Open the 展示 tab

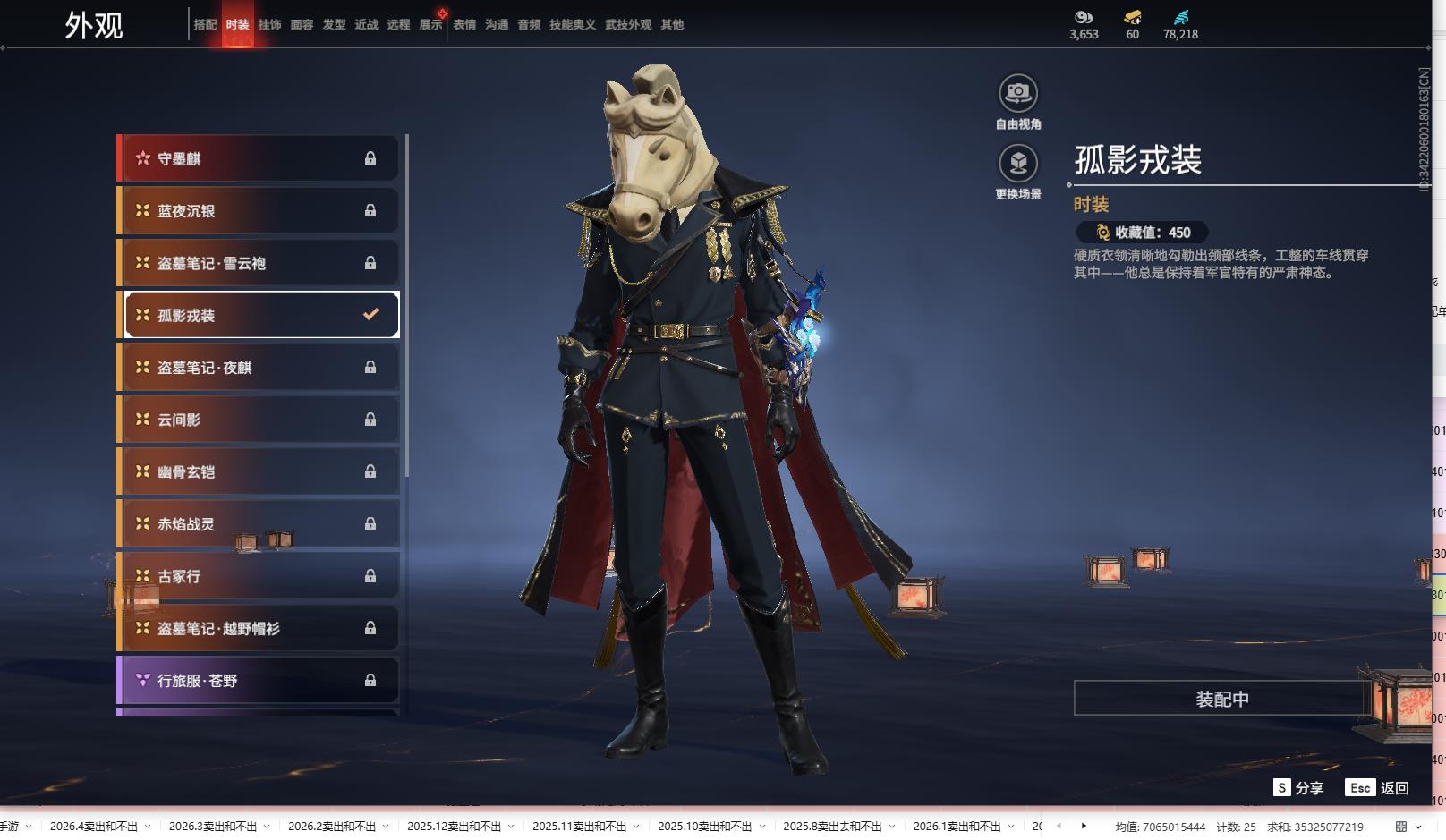pyautogui.click(x=430, y=25)
